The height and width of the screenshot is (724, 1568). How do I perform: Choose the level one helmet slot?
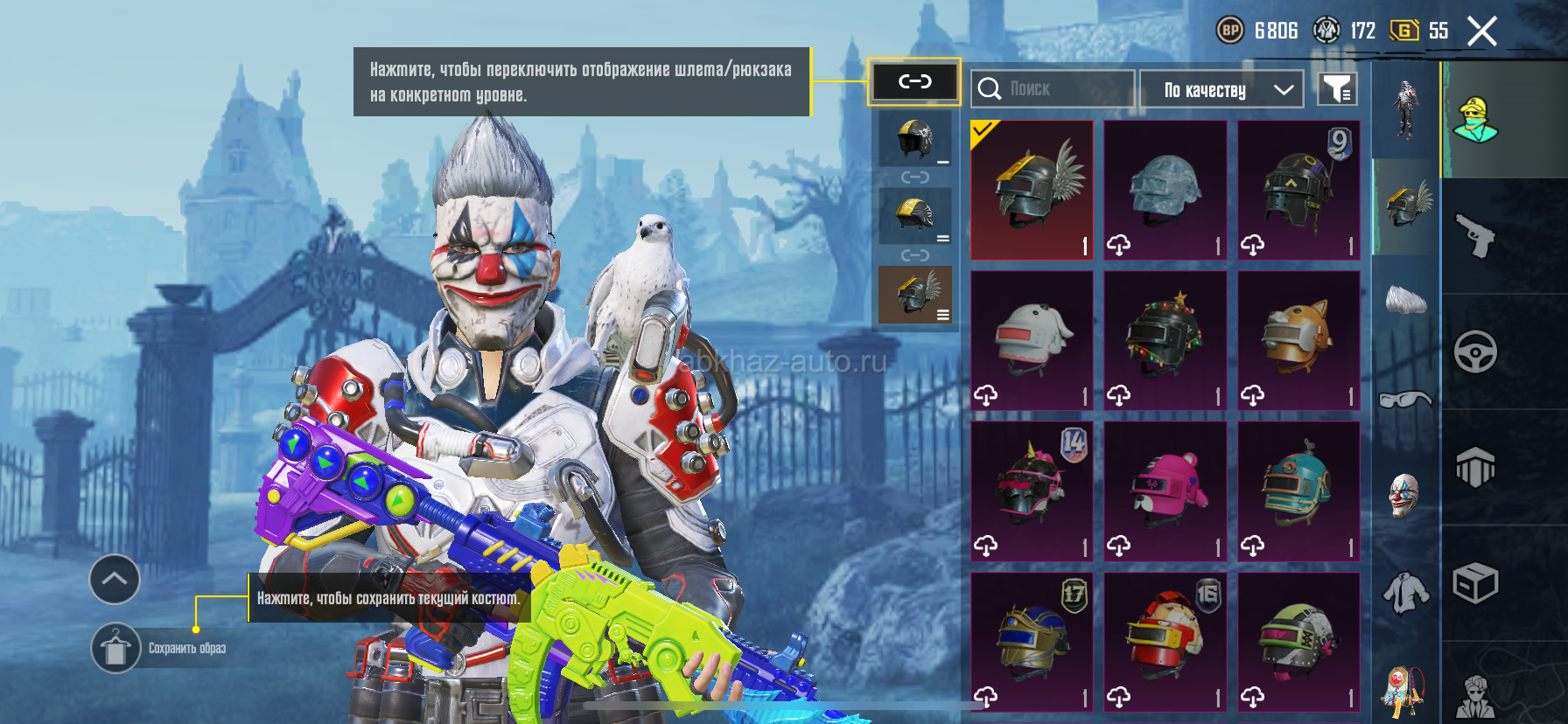coord(915,139)
